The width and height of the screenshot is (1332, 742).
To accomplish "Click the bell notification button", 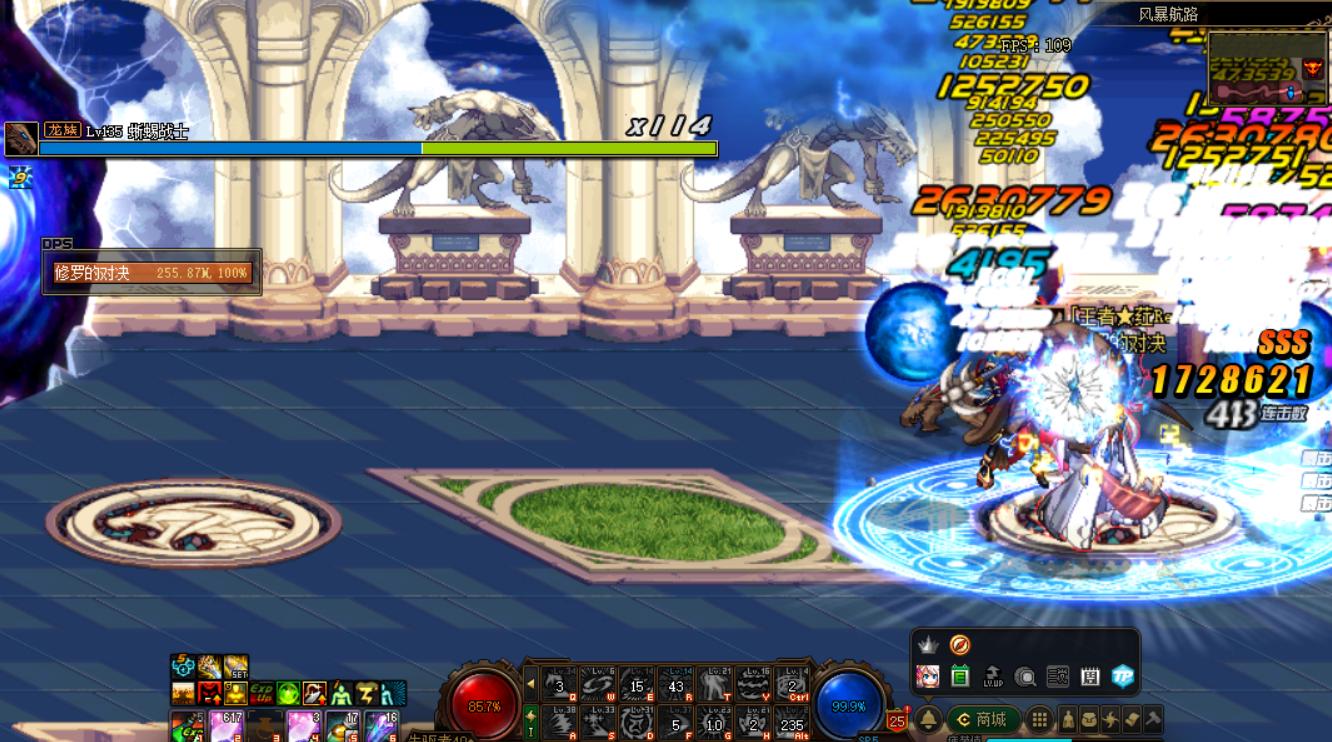I will 929,719.
